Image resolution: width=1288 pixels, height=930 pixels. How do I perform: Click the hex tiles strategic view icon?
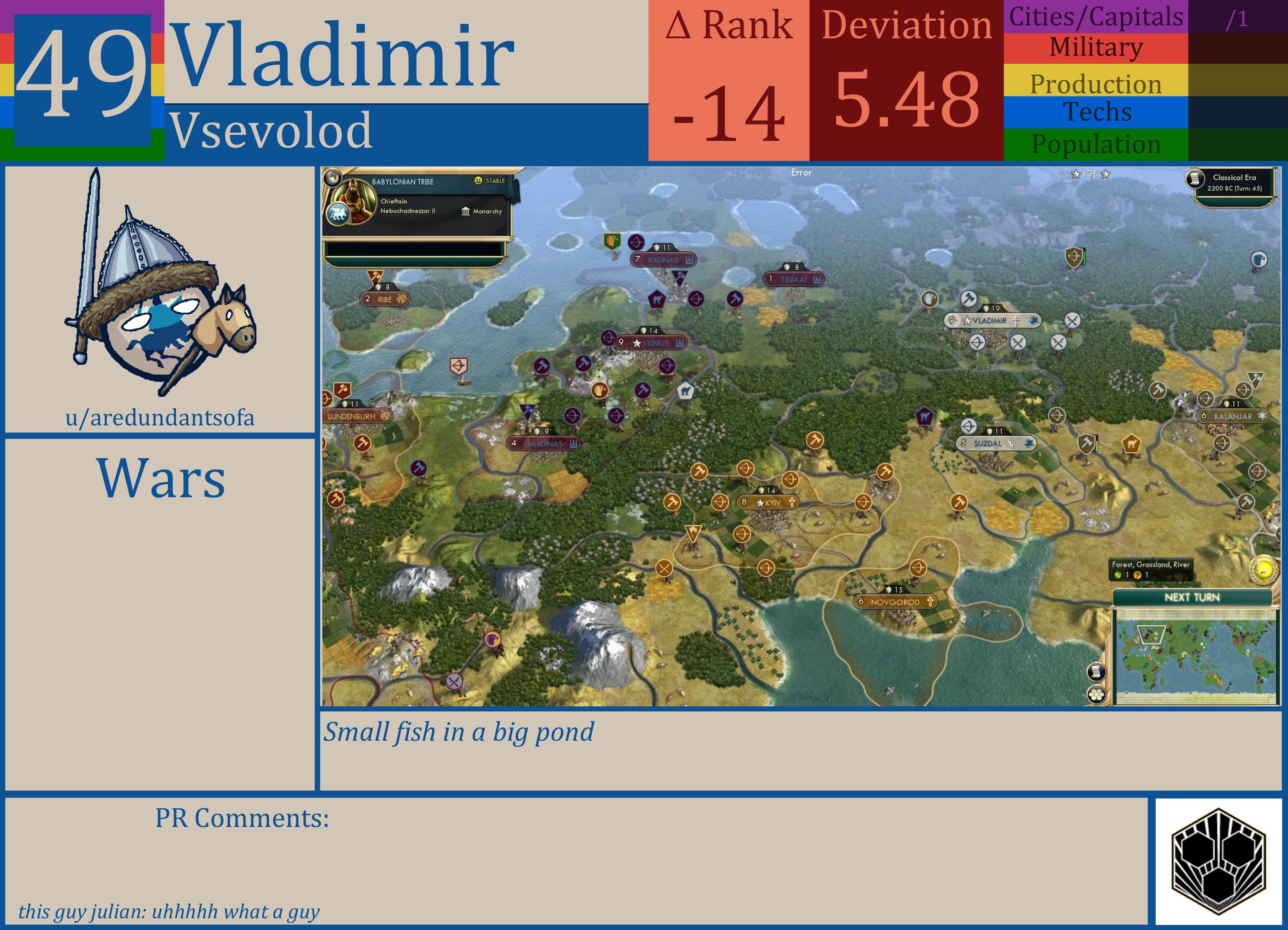pyautogui.click(x=1096, y=695)
